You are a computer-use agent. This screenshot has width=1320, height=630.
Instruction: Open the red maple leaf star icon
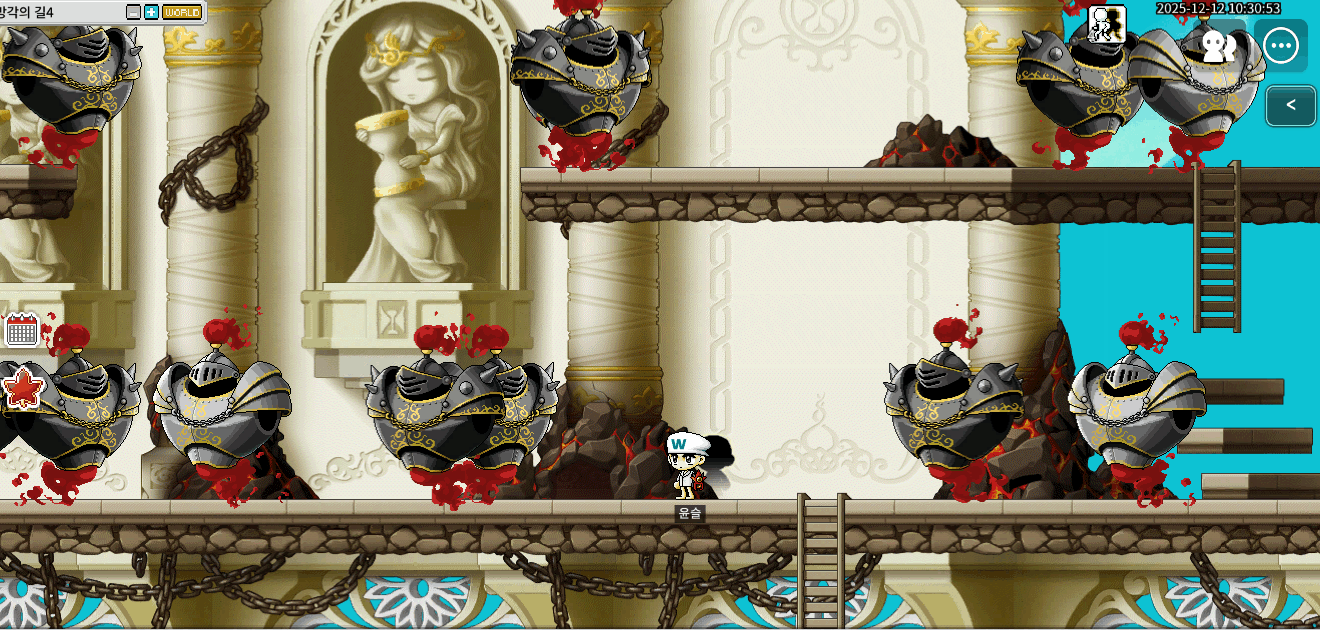click(x=22, y=387)
